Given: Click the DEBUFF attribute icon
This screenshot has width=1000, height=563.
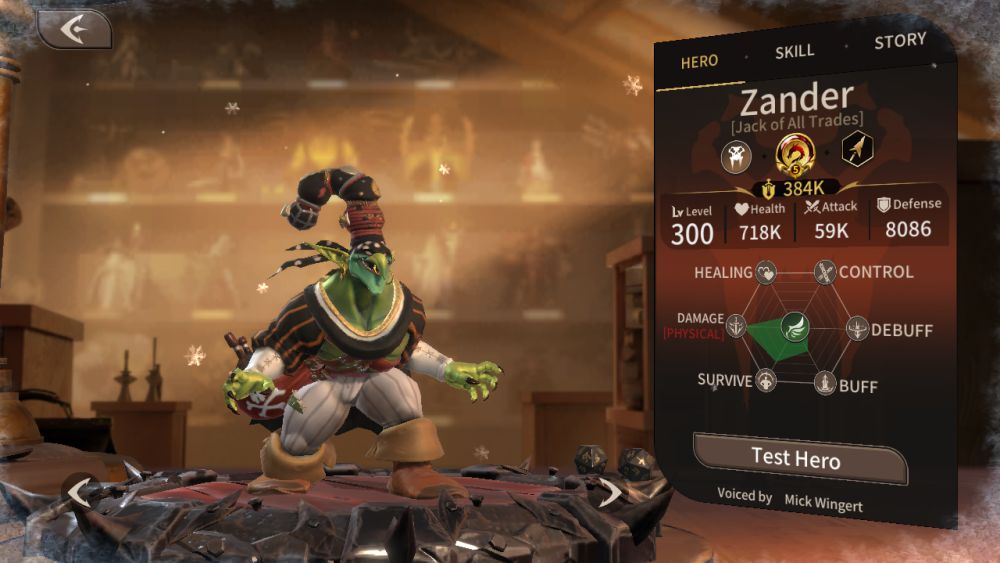Looking at the screenshot, I should tap(857, 328).
